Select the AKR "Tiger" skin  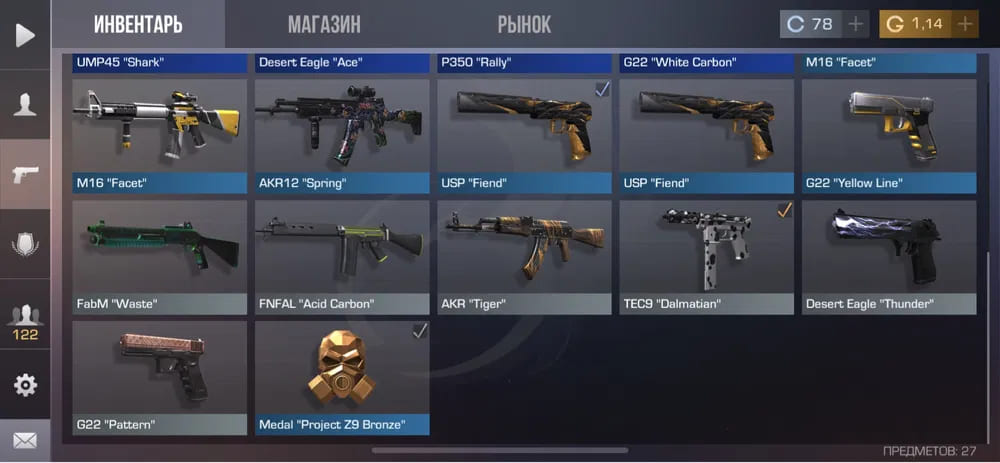[x=524, y=257]
